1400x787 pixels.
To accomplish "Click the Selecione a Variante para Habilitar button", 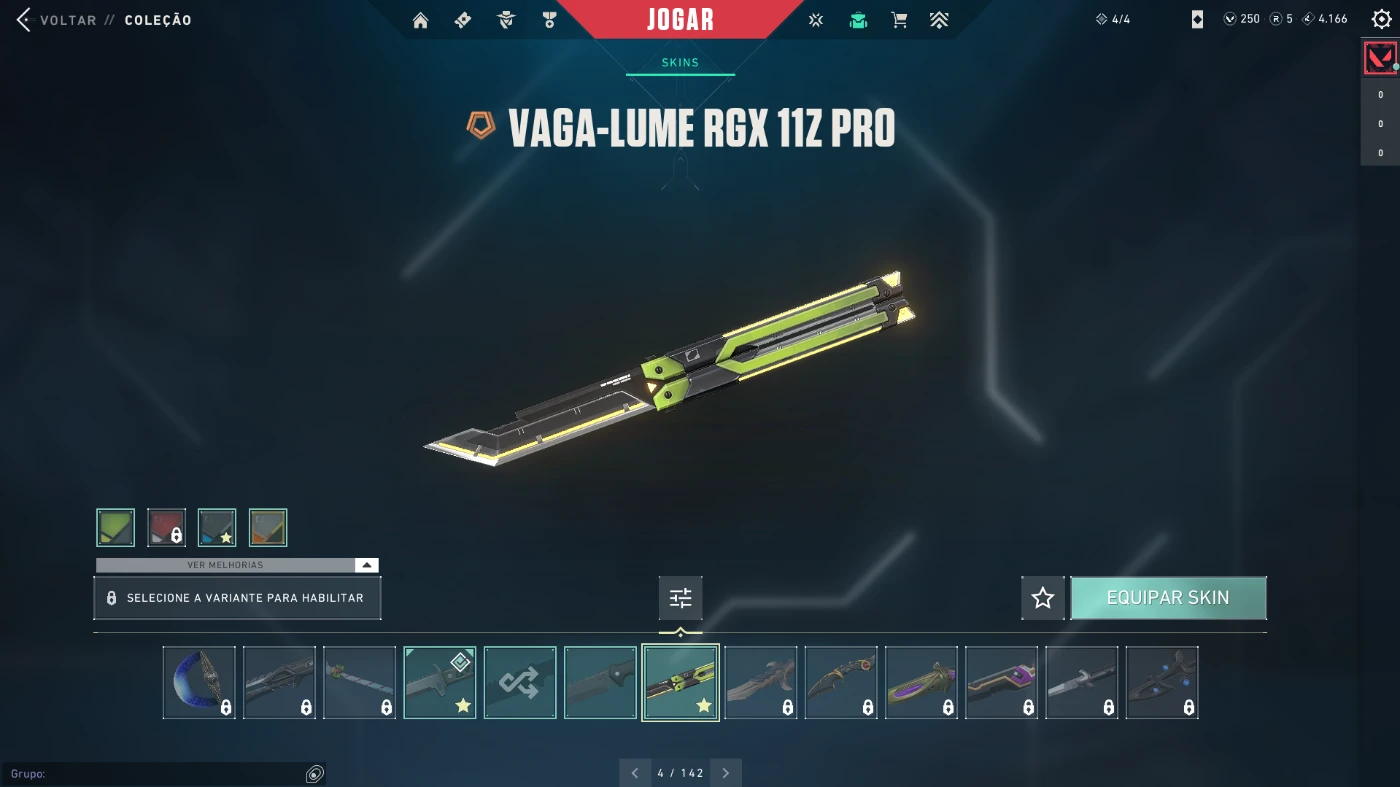I will [x=237, y=598].
